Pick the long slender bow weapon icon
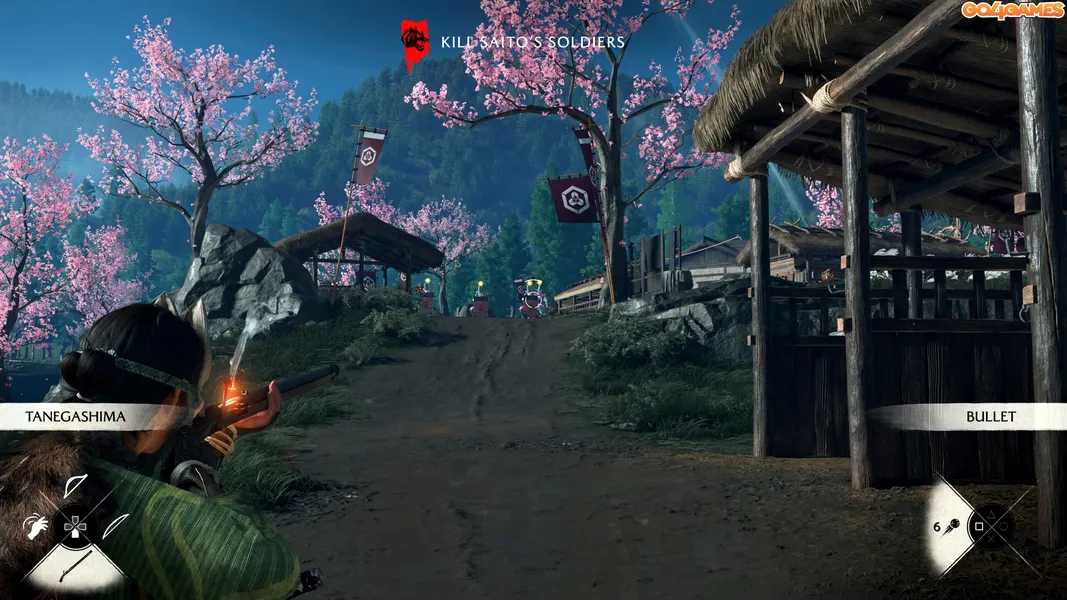The image size is (1067, 600). pyautogui.click(x=116, y=525)
